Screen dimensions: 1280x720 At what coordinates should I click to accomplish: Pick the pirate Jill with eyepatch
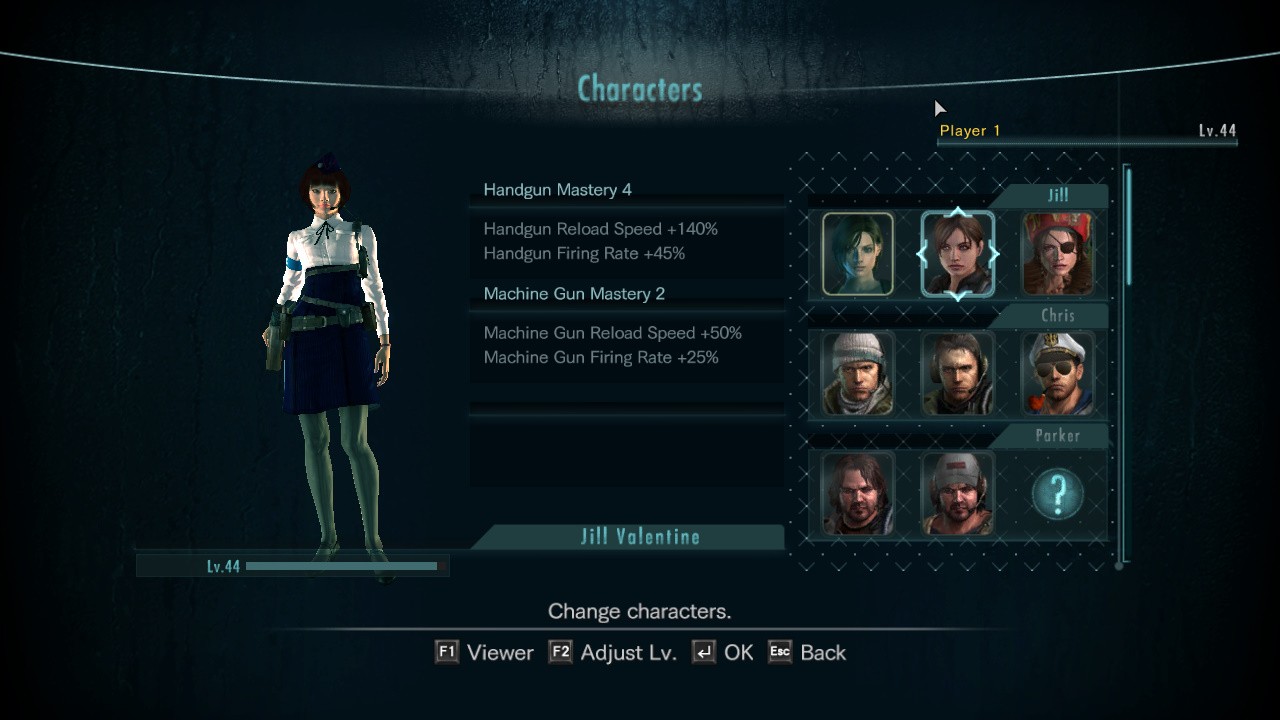coord(1057,254)
